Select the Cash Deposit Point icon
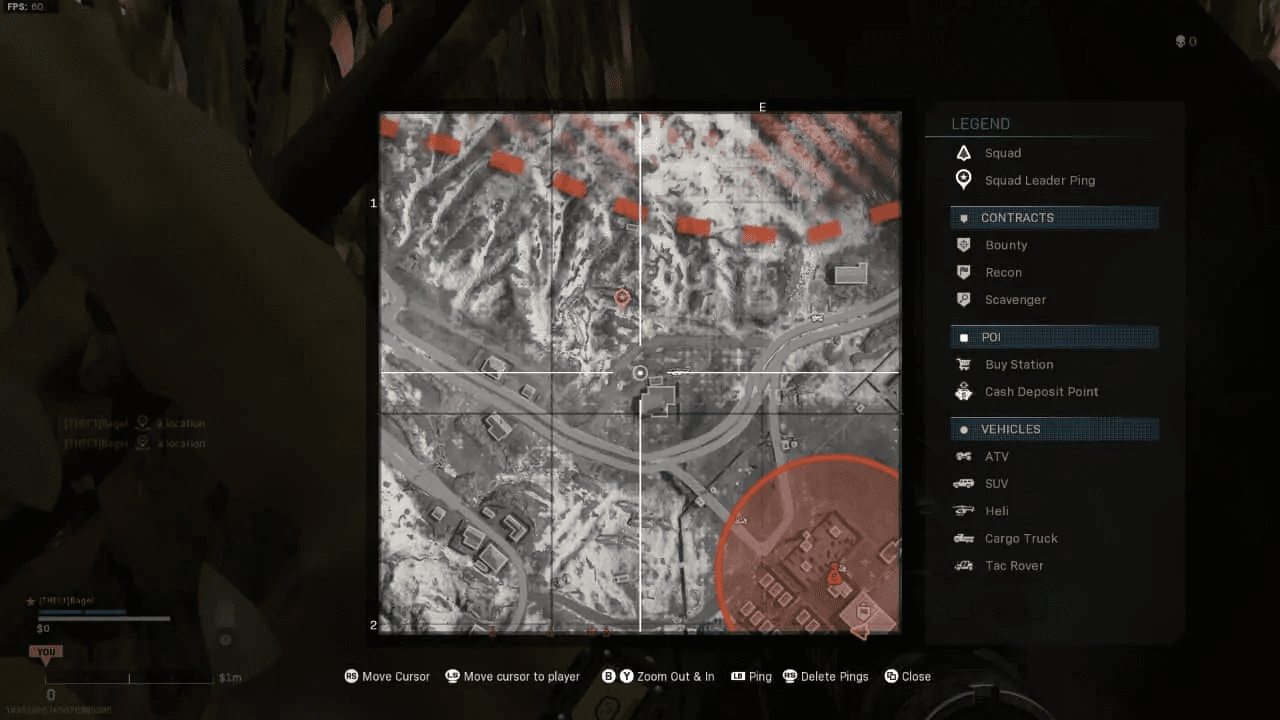This screenshot has width=1280, height=720. click(x=963, y=391)
